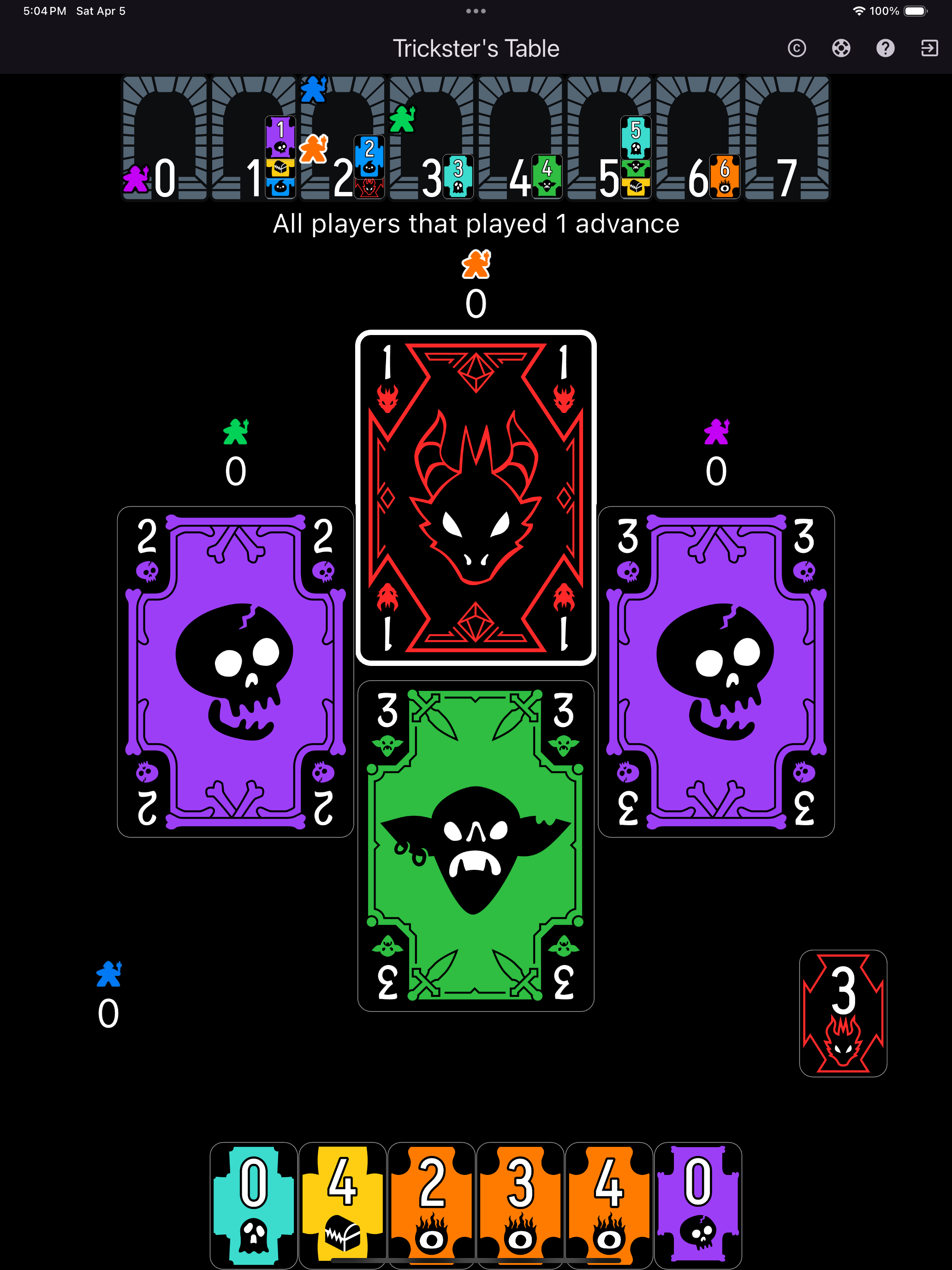Leave the table via exit icon
Viewport: 952px width, 1270px height.
929,48
